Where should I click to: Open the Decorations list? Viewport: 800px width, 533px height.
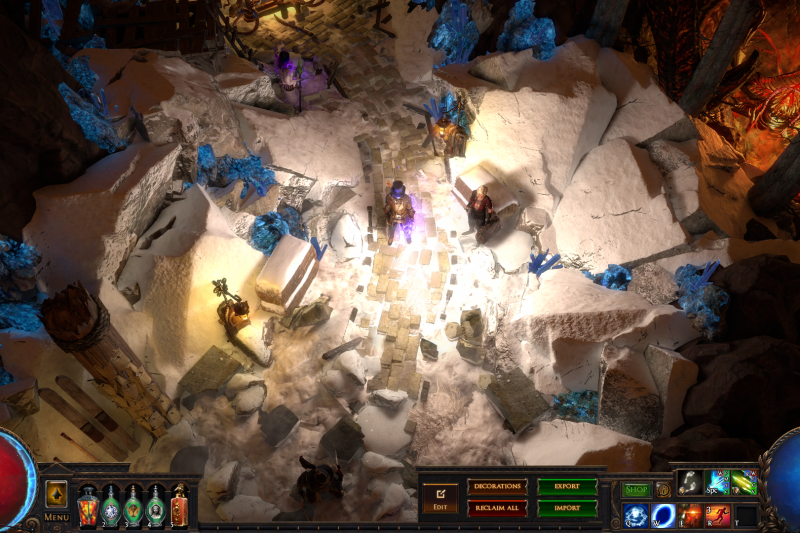[497, 487]
